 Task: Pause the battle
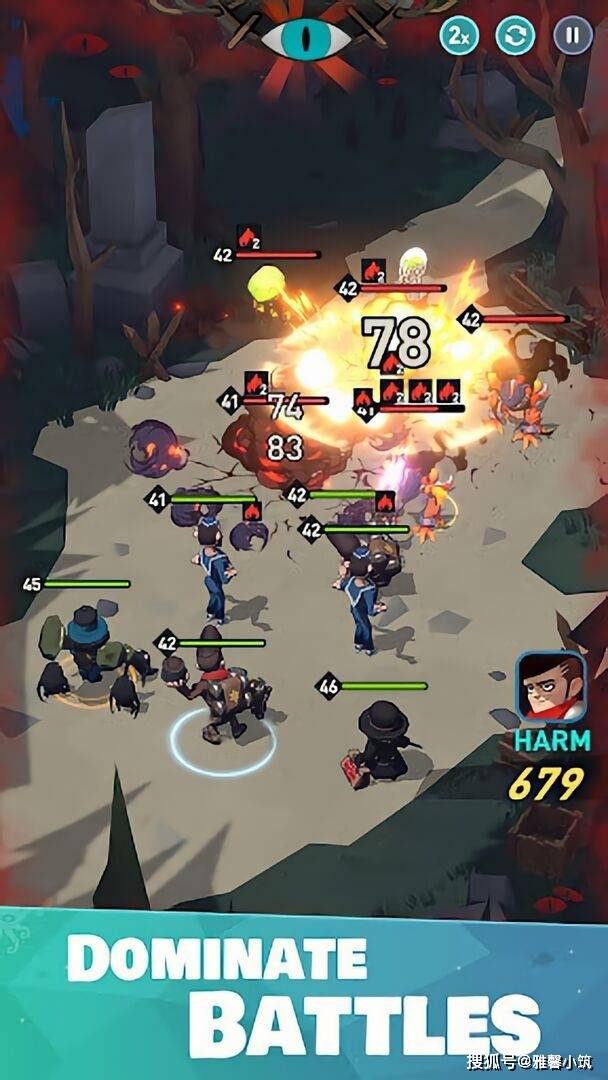572,36
